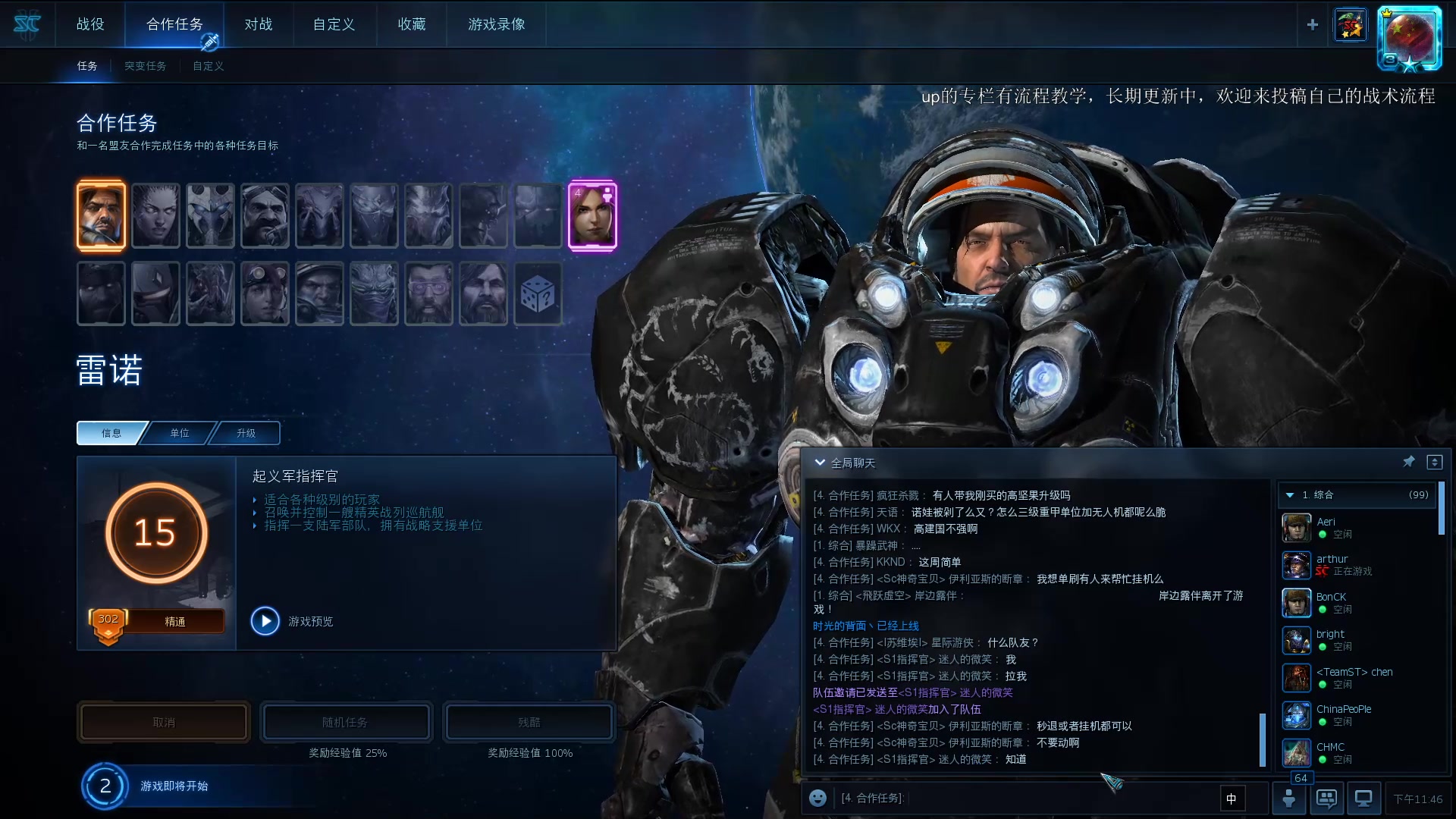1456x819 pixels.
Task: Enable 残酷 brutal difficulty mode
Action: 529,721
